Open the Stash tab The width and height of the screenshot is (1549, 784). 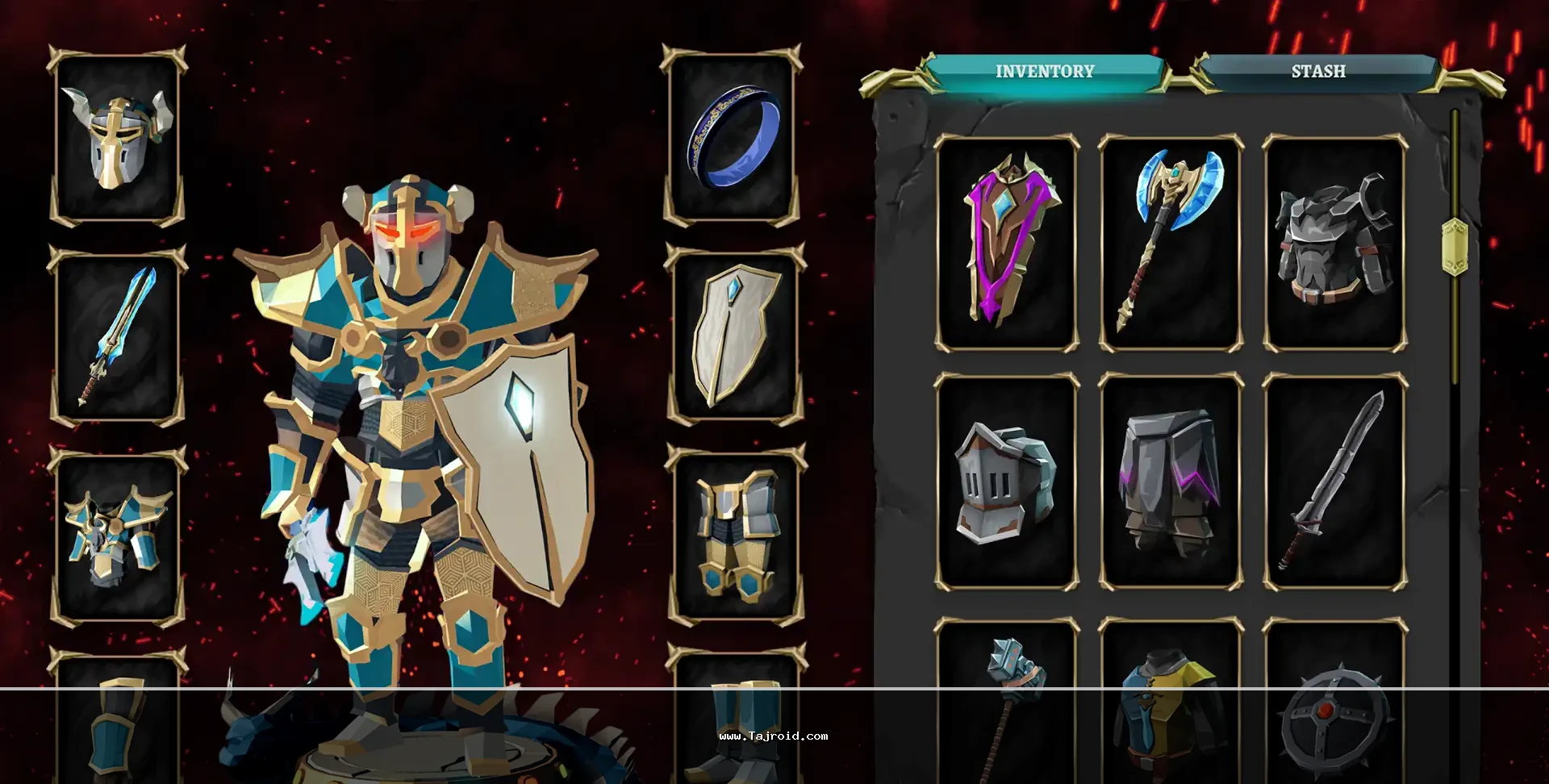[1317, 72]
